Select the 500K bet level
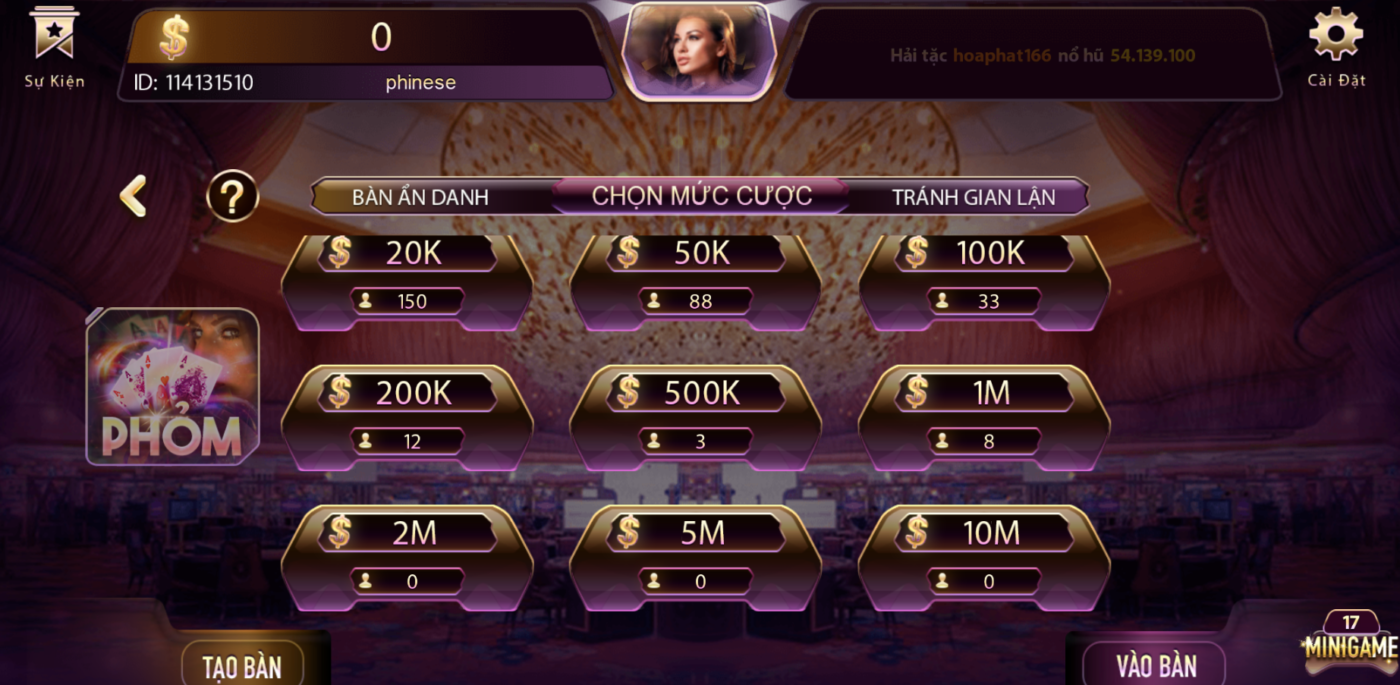 [x=695, y=417]
